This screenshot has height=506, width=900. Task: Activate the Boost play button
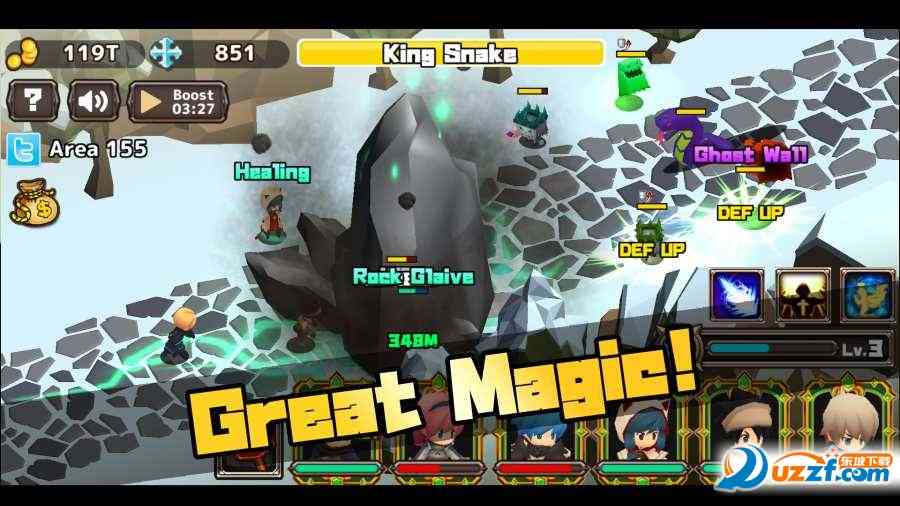[178, 101]
